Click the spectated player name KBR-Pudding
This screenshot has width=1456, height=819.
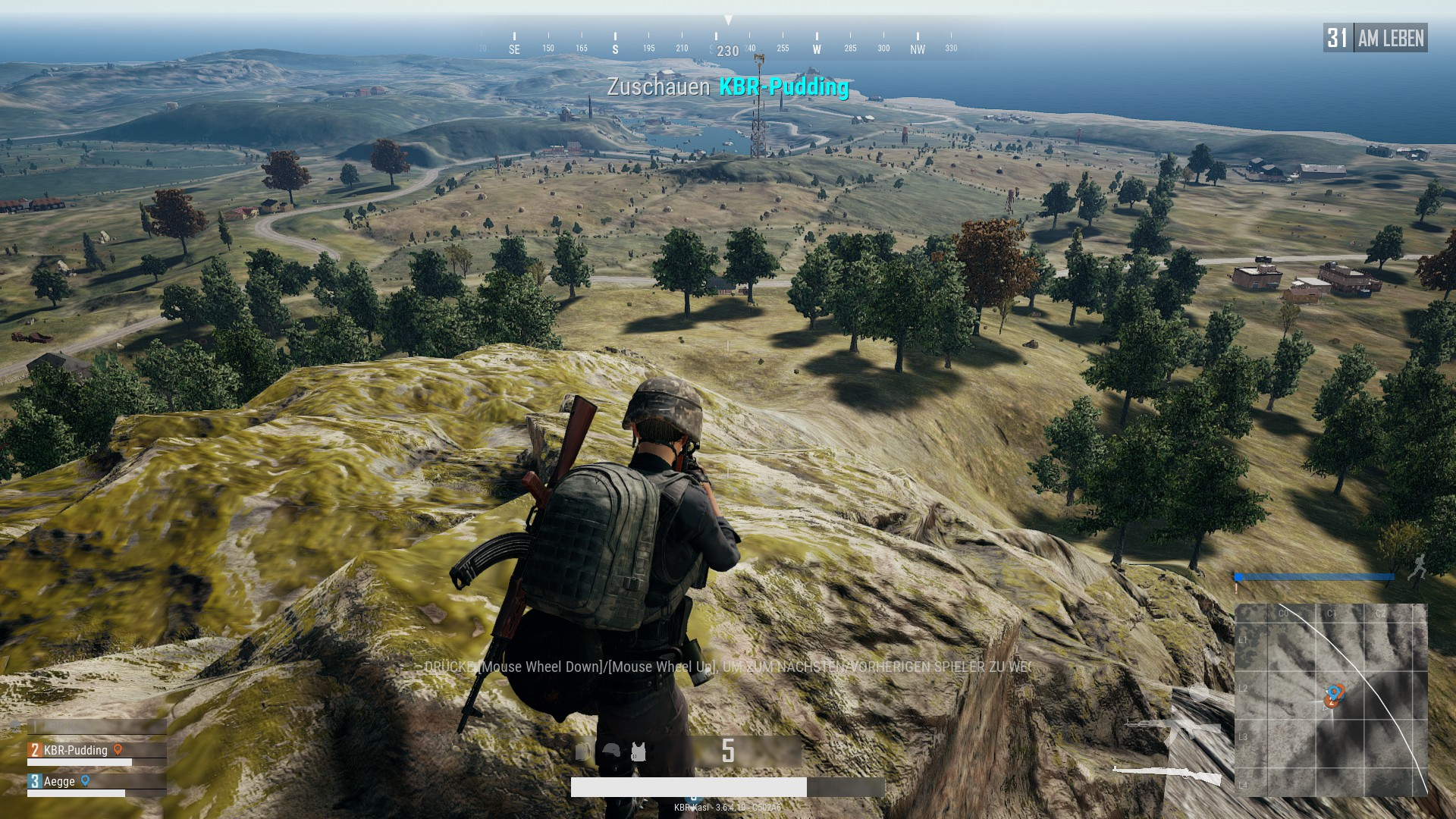[x=783, y=87]
